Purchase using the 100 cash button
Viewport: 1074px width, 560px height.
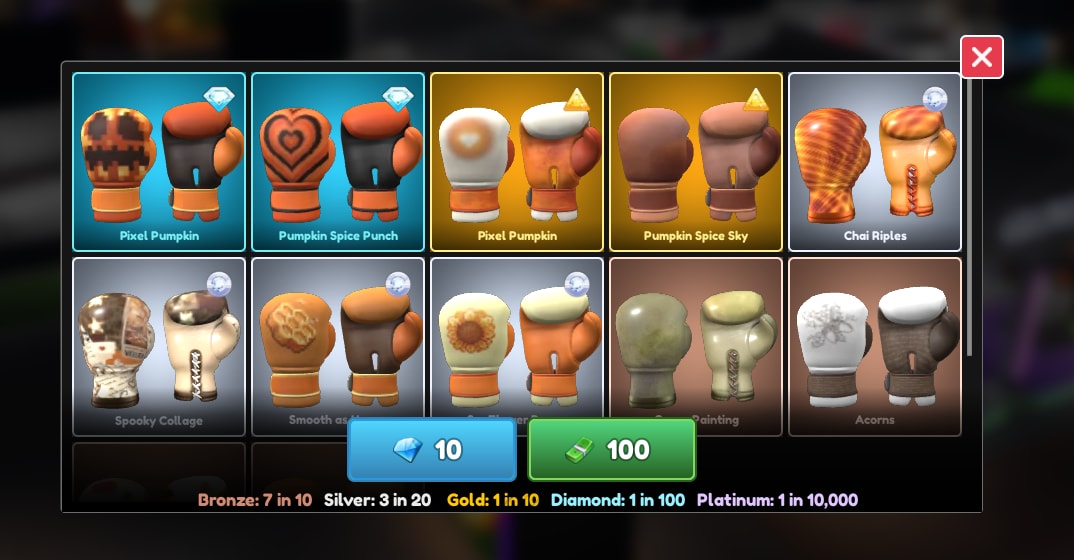611,450
